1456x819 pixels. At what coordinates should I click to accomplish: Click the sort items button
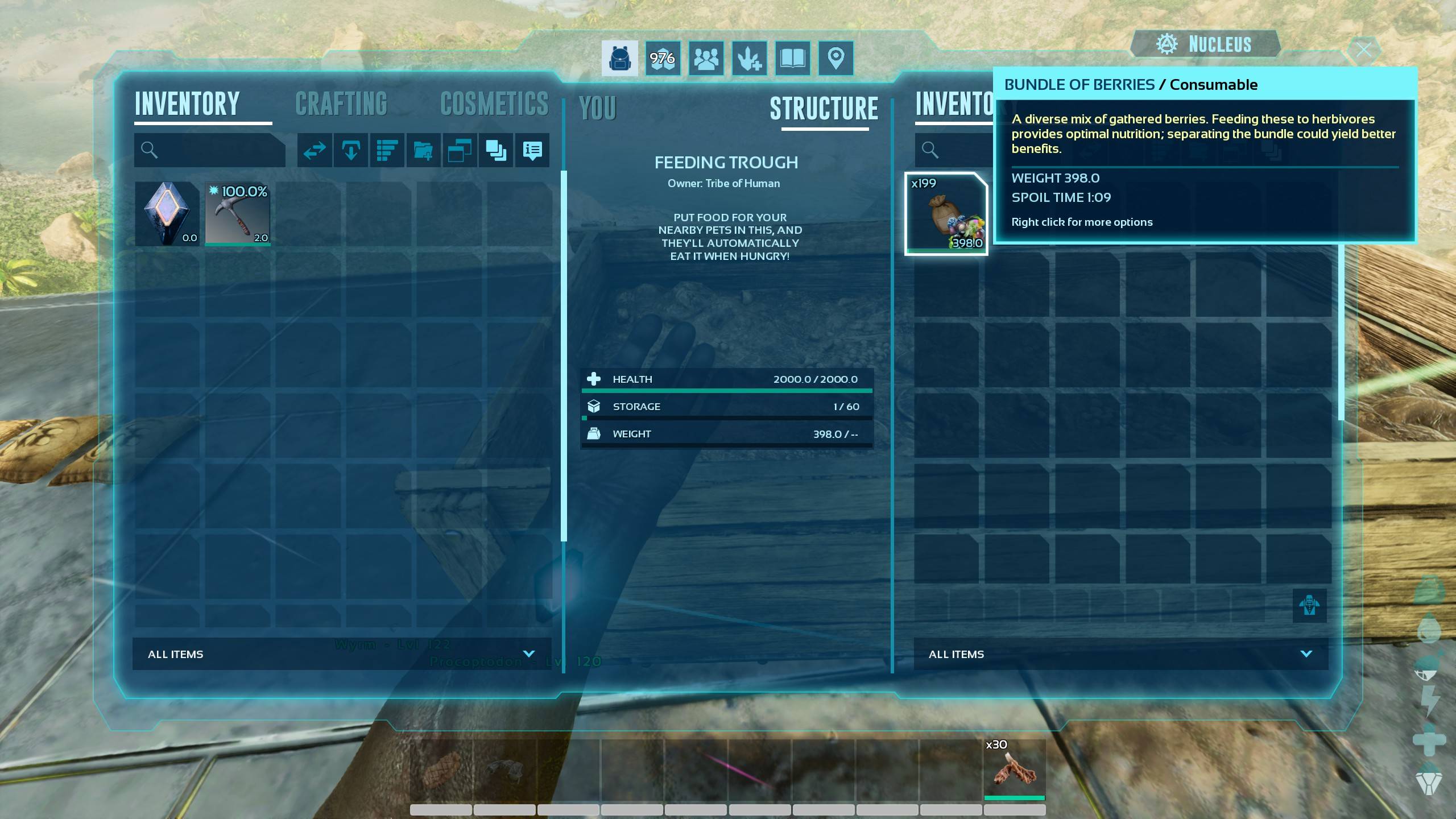(x=387, y=150)
